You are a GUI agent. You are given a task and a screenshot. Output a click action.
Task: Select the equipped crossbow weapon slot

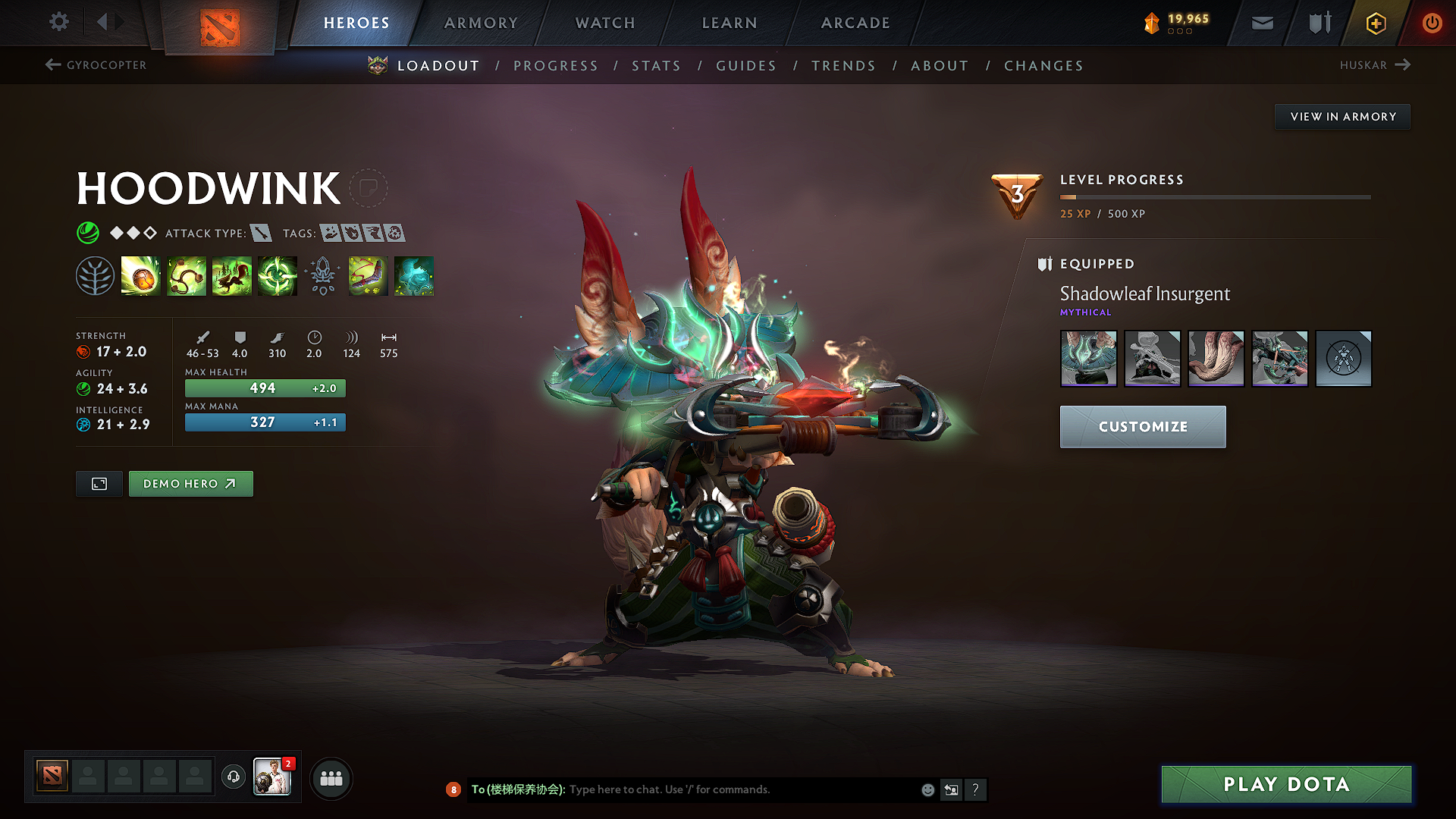click(1279, 358)
